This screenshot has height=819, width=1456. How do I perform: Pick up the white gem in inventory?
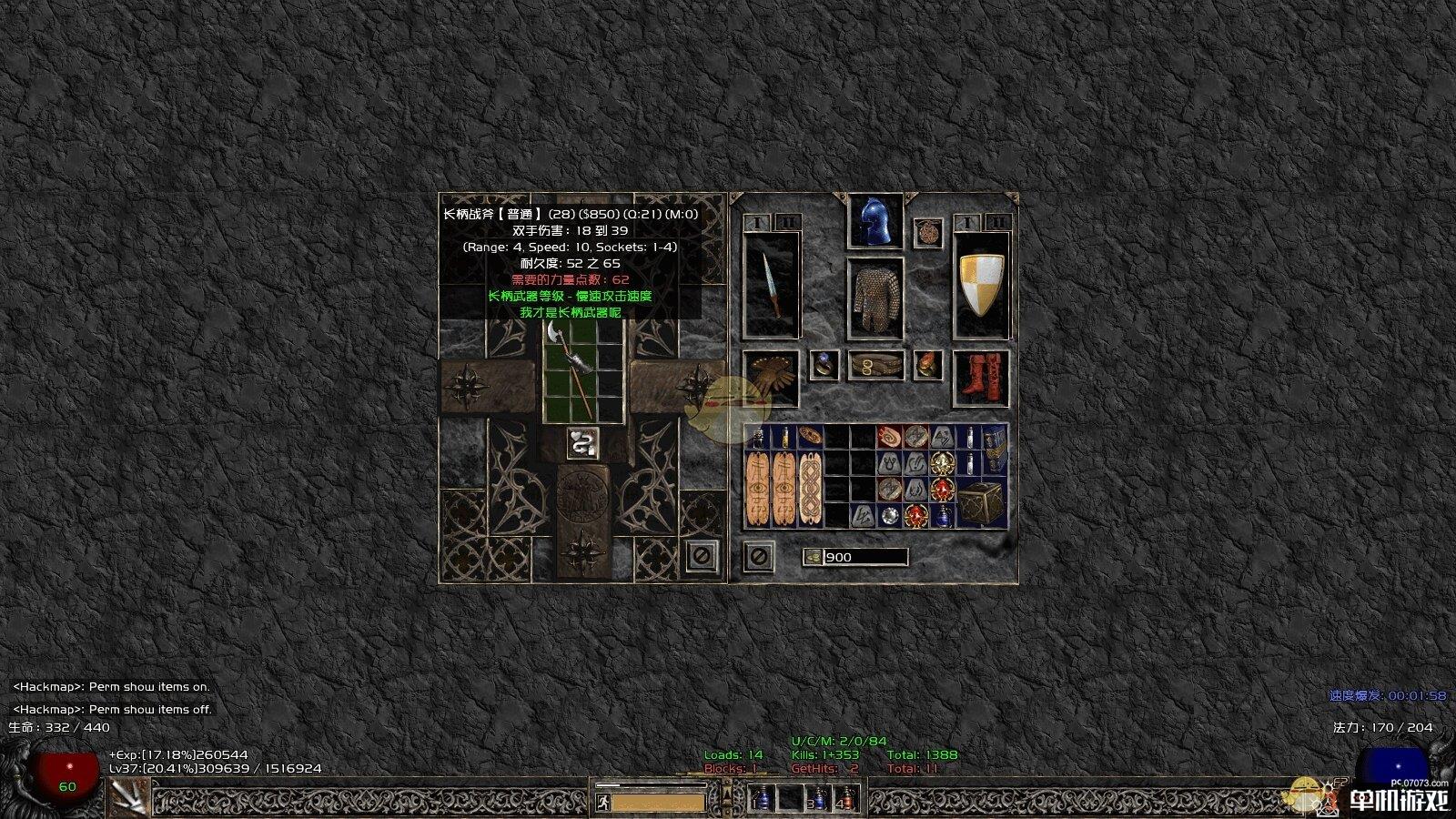[890, 516]
